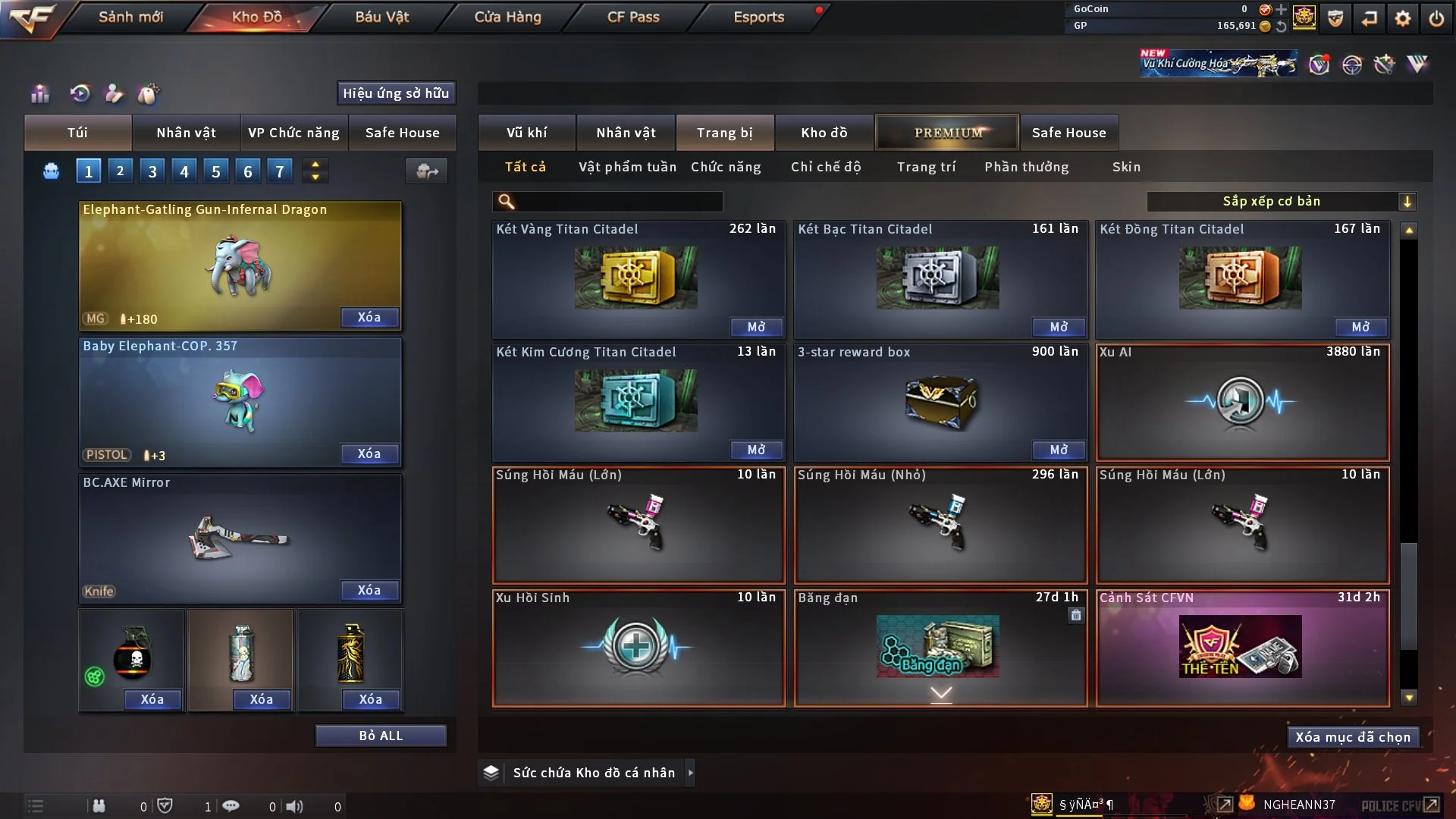Choose the Xu Hồi Sinh item

coord(638,648)
